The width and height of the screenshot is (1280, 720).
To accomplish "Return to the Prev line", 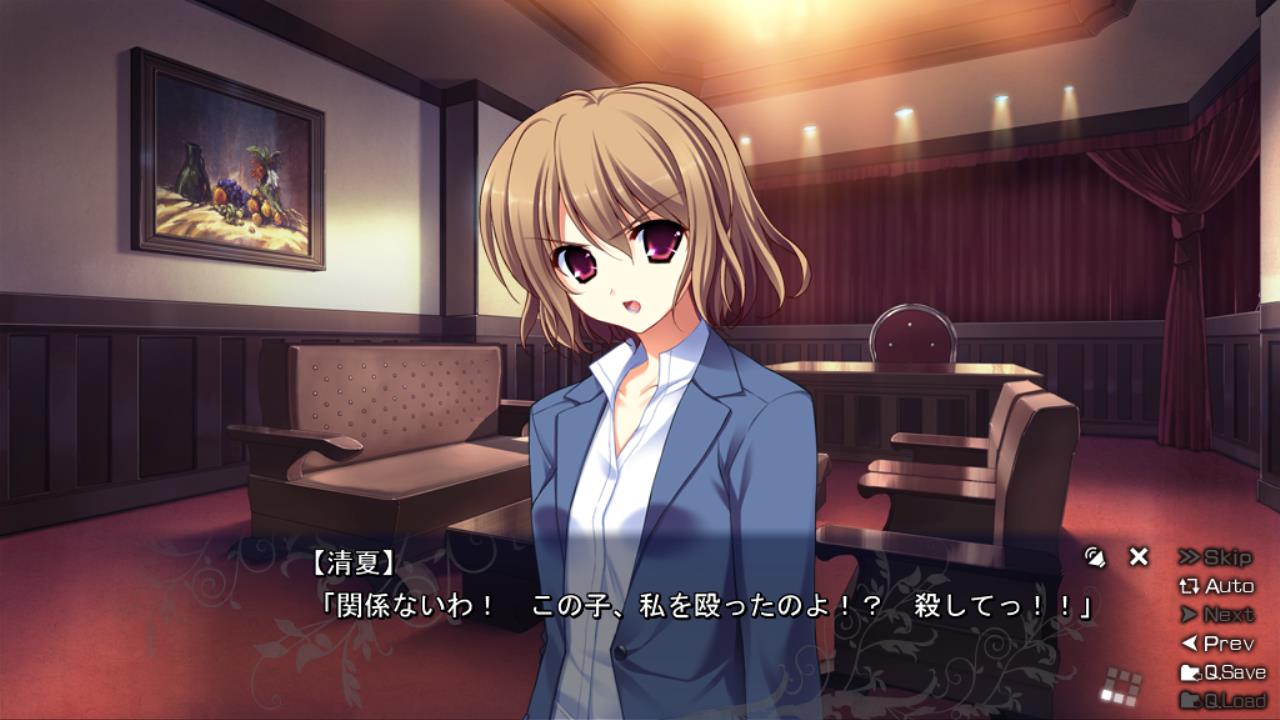I will (1216, 643).
